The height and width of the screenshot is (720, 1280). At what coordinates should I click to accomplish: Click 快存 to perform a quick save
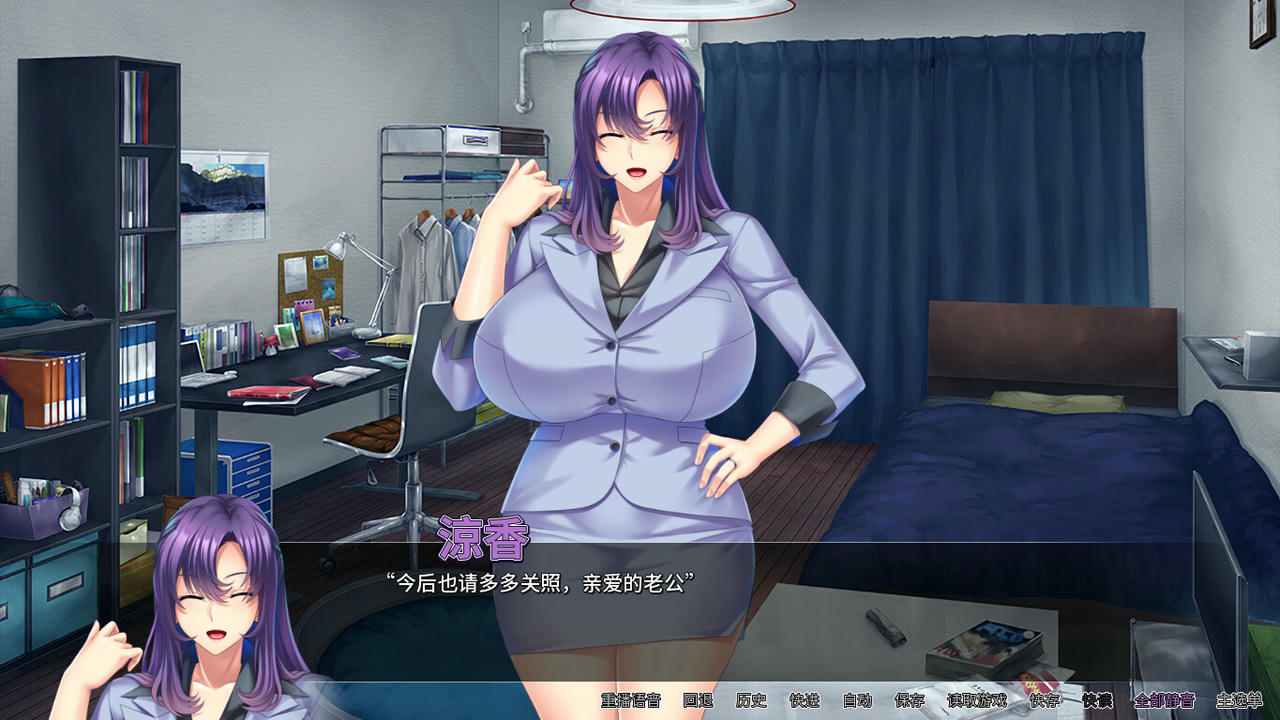click(1045, 702)
